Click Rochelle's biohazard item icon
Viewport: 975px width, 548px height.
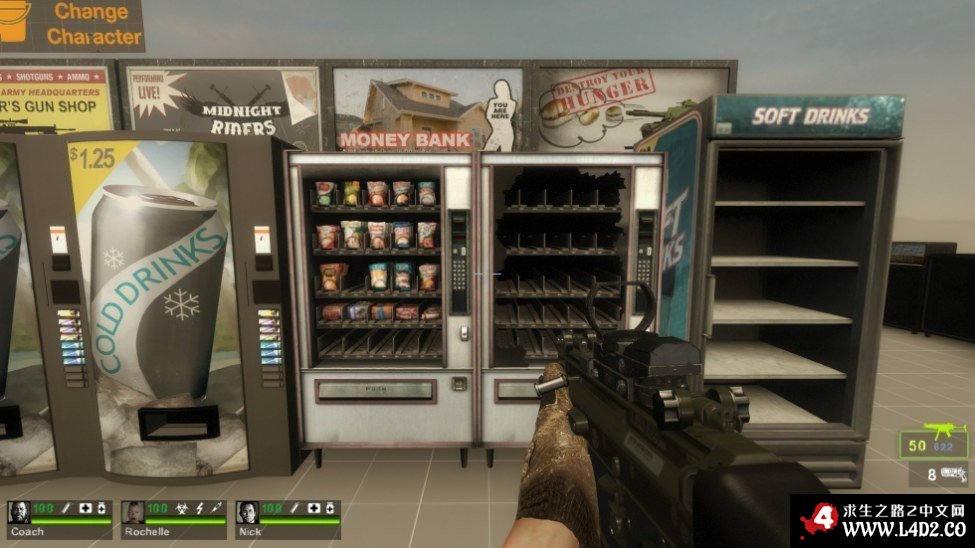[x=183, y=509]
